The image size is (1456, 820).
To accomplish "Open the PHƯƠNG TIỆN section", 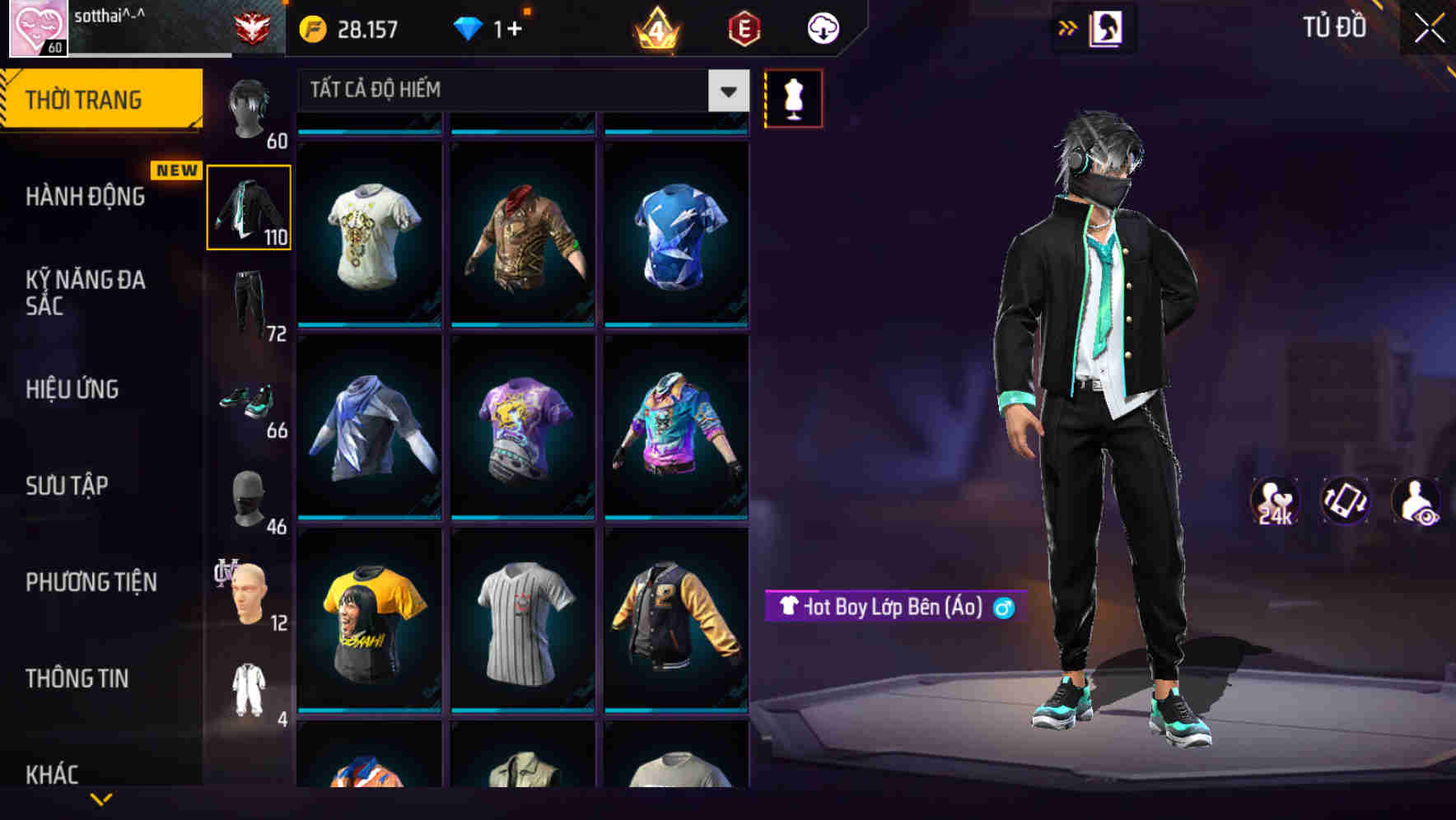I will [x=91, y=581].
